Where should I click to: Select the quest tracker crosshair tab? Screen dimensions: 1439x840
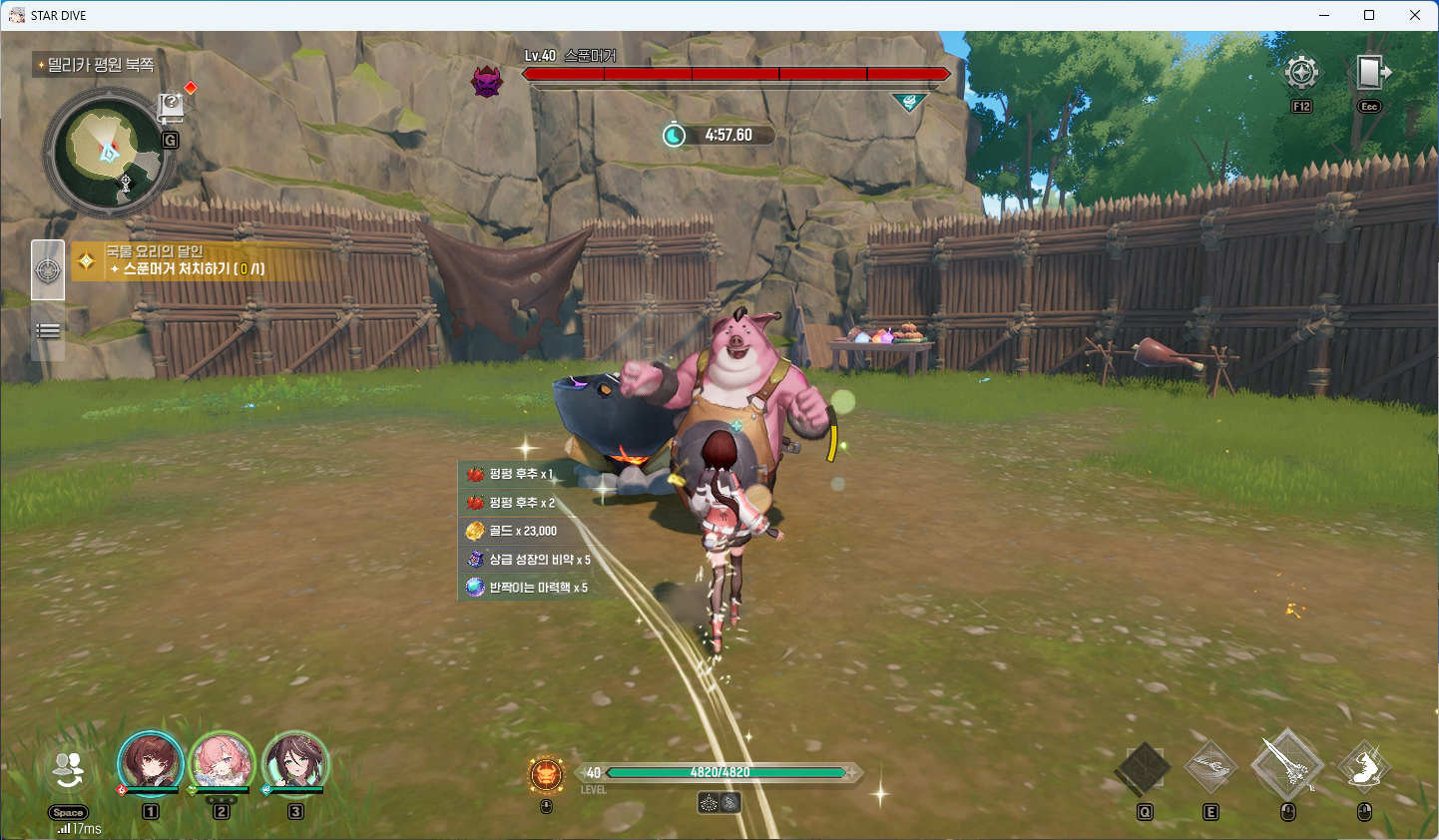tap(48, 269)
